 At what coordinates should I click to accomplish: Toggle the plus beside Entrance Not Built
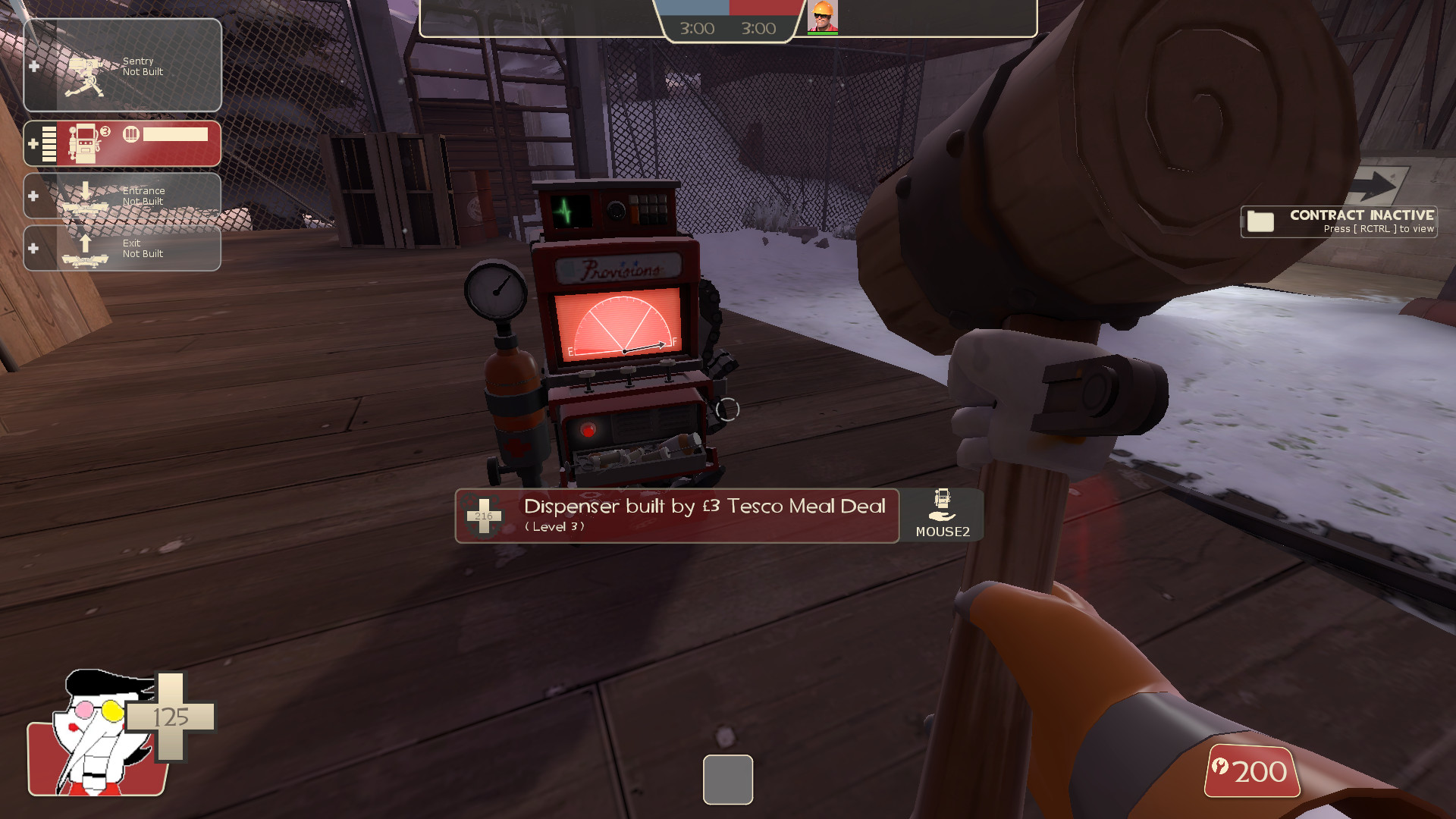pos(33,196)
